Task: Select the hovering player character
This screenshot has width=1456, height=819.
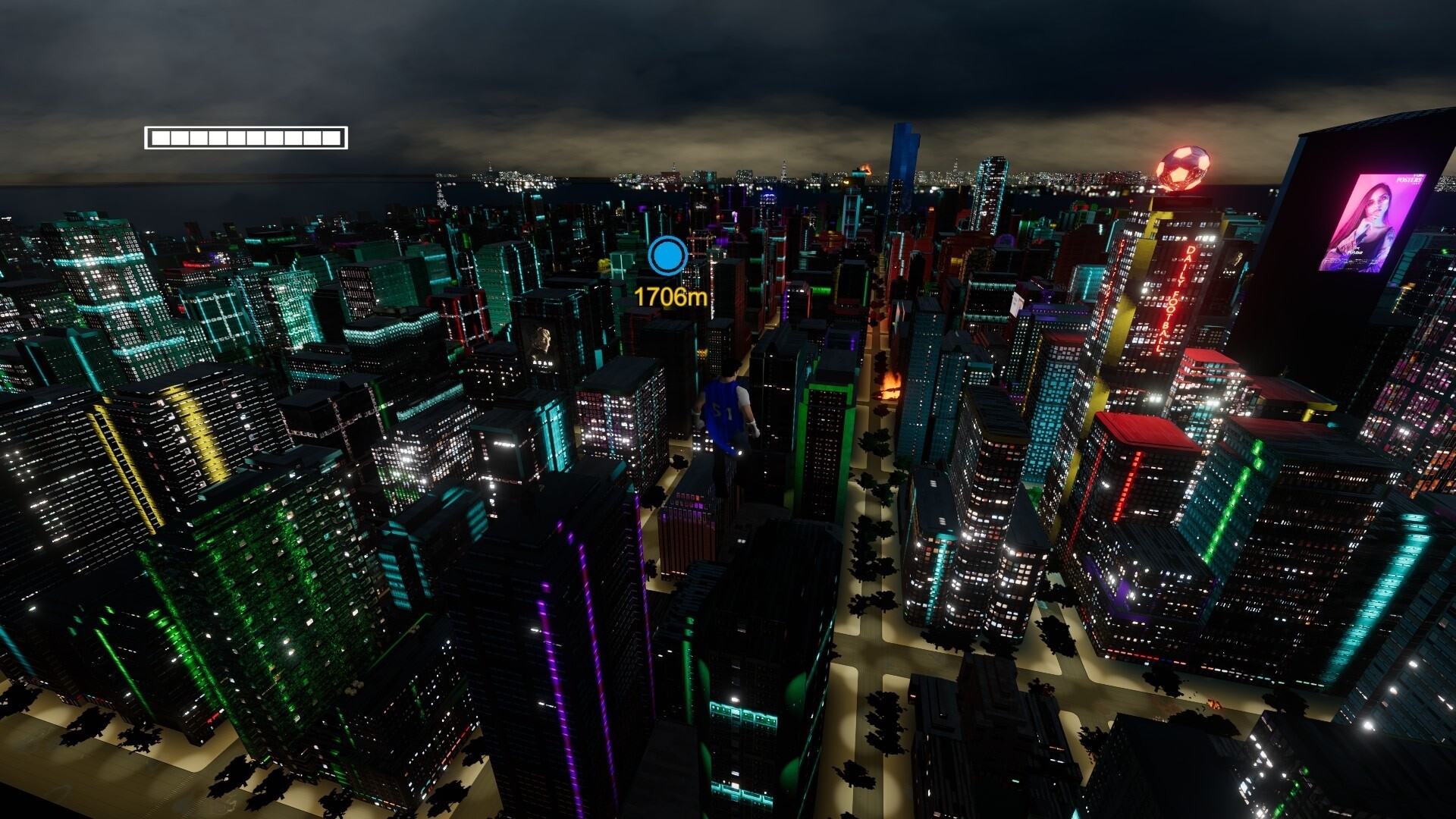Action: pyautogui.click(x=726, y=417)
